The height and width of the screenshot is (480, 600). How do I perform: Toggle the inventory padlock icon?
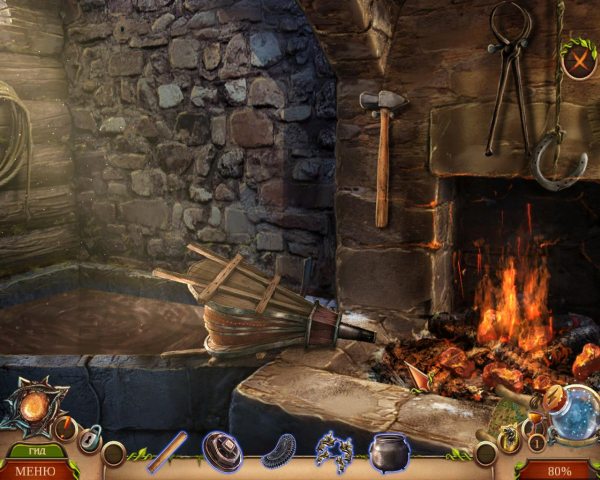tap(90, 438)
